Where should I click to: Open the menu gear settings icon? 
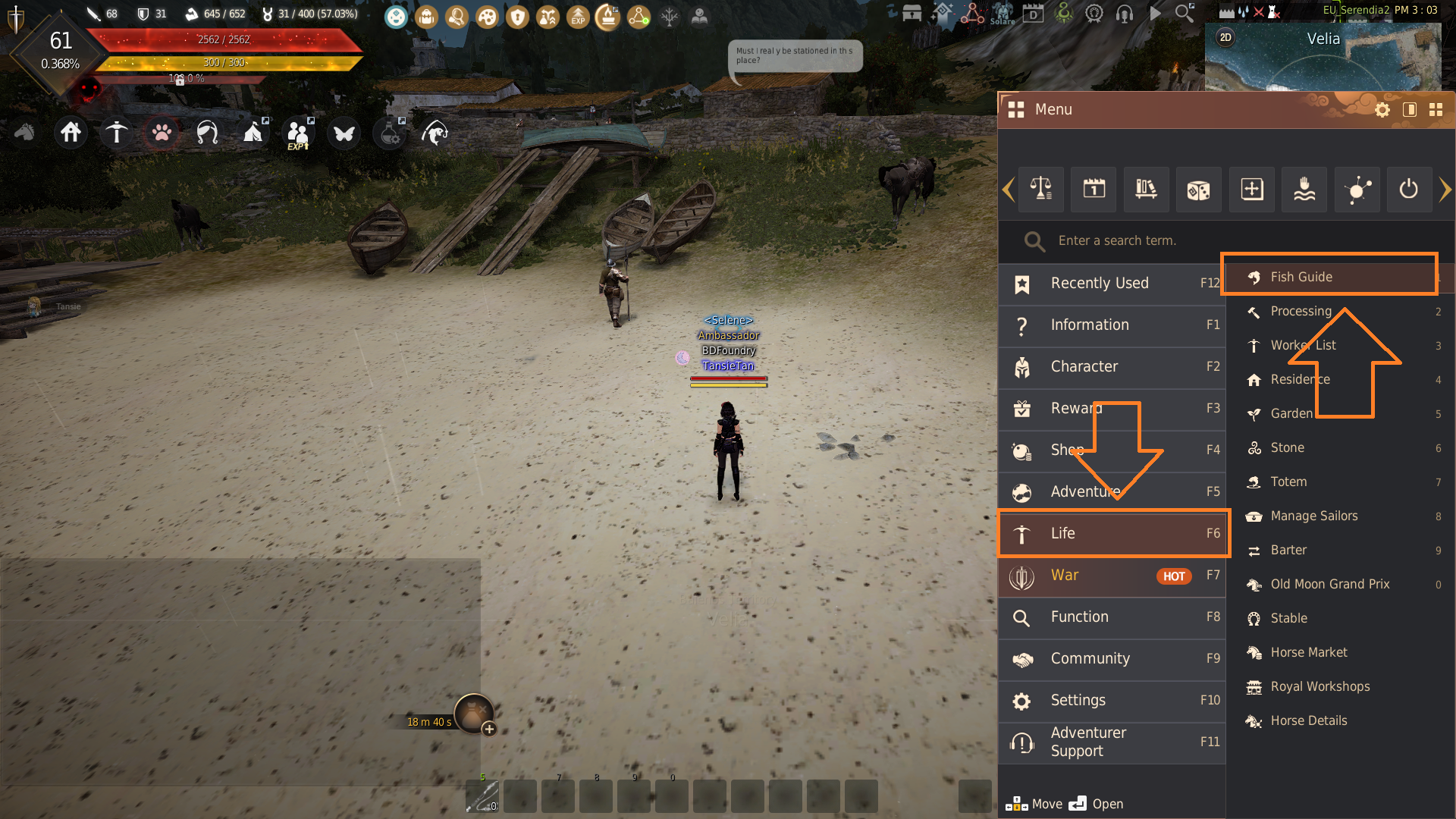click(x=1382, y=110)
